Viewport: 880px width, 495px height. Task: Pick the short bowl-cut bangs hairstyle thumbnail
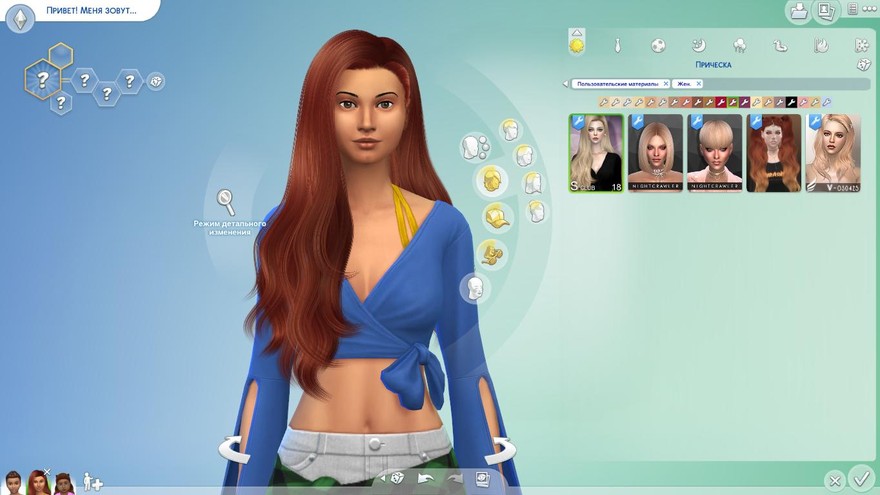(x=714, y=153)
